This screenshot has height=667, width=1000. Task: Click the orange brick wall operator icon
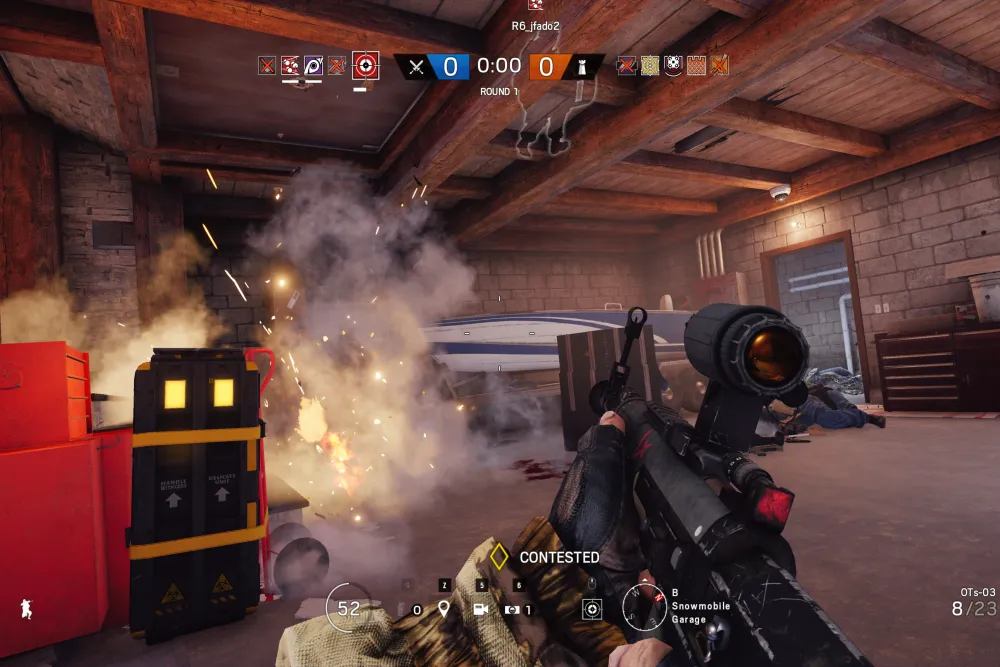tap(696, 66)
